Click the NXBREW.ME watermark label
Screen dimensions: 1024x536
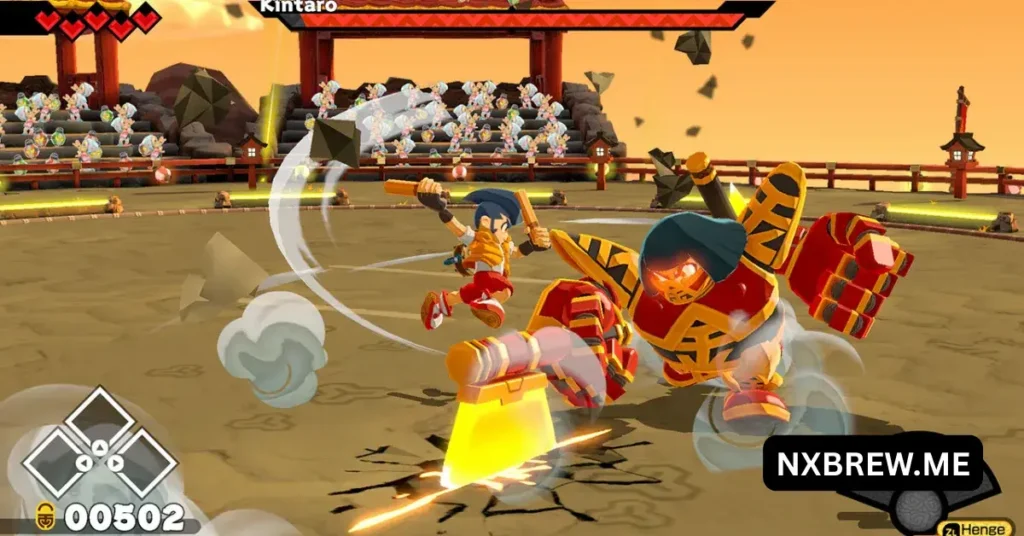[872, 463]
